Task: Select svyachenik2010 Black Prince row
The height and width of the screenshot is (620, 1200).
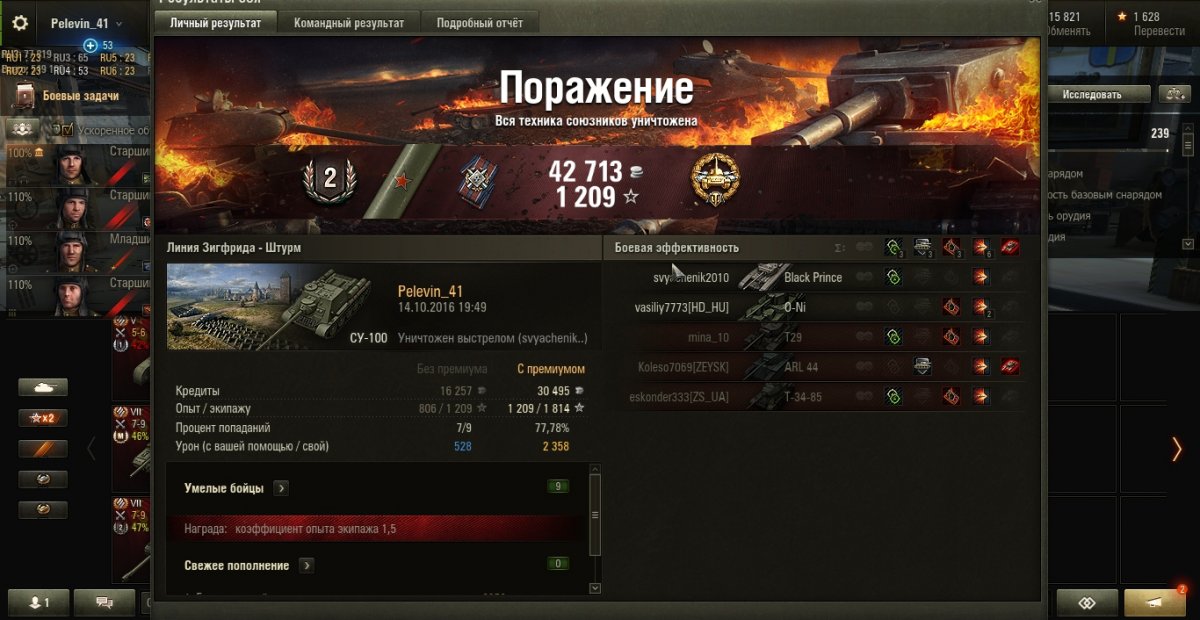Action: pos(740,277)
